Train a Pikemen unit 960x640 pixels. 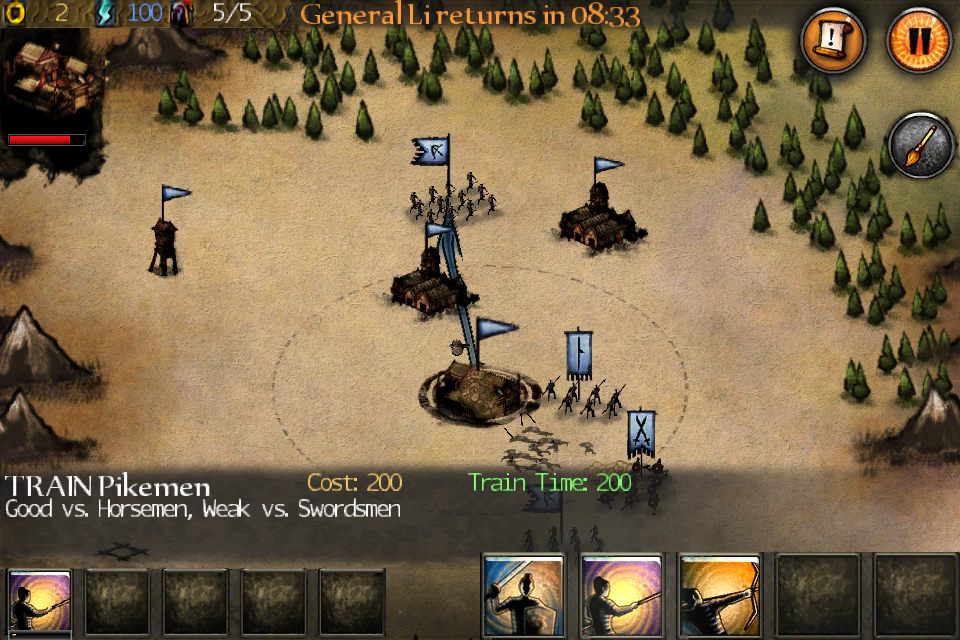621,597
